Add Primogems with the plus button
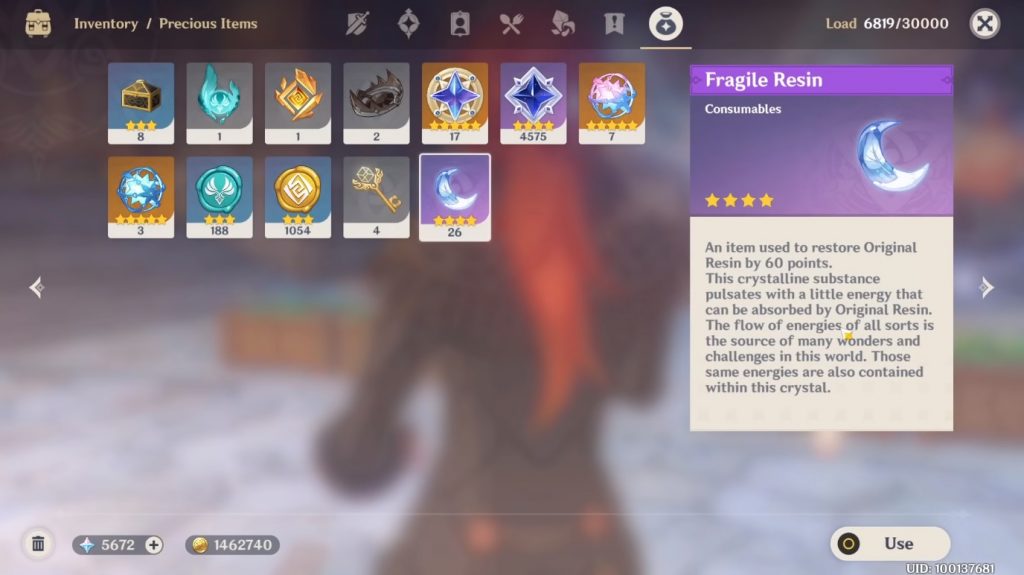 (x=153, y=545)
